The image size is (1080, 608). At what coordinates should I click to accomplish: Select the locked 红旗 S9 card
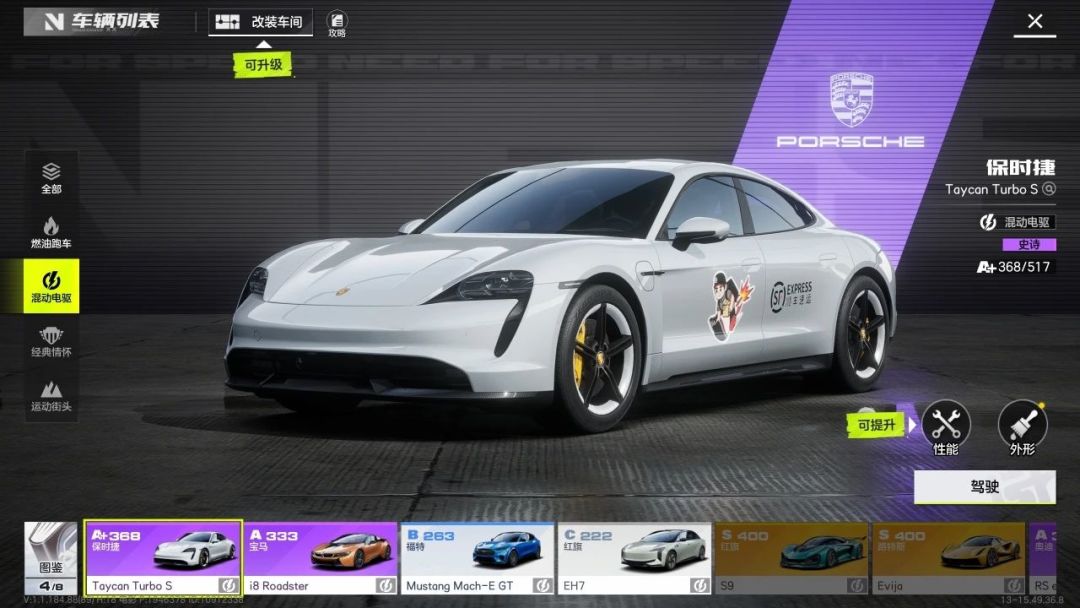pos(792,558)
